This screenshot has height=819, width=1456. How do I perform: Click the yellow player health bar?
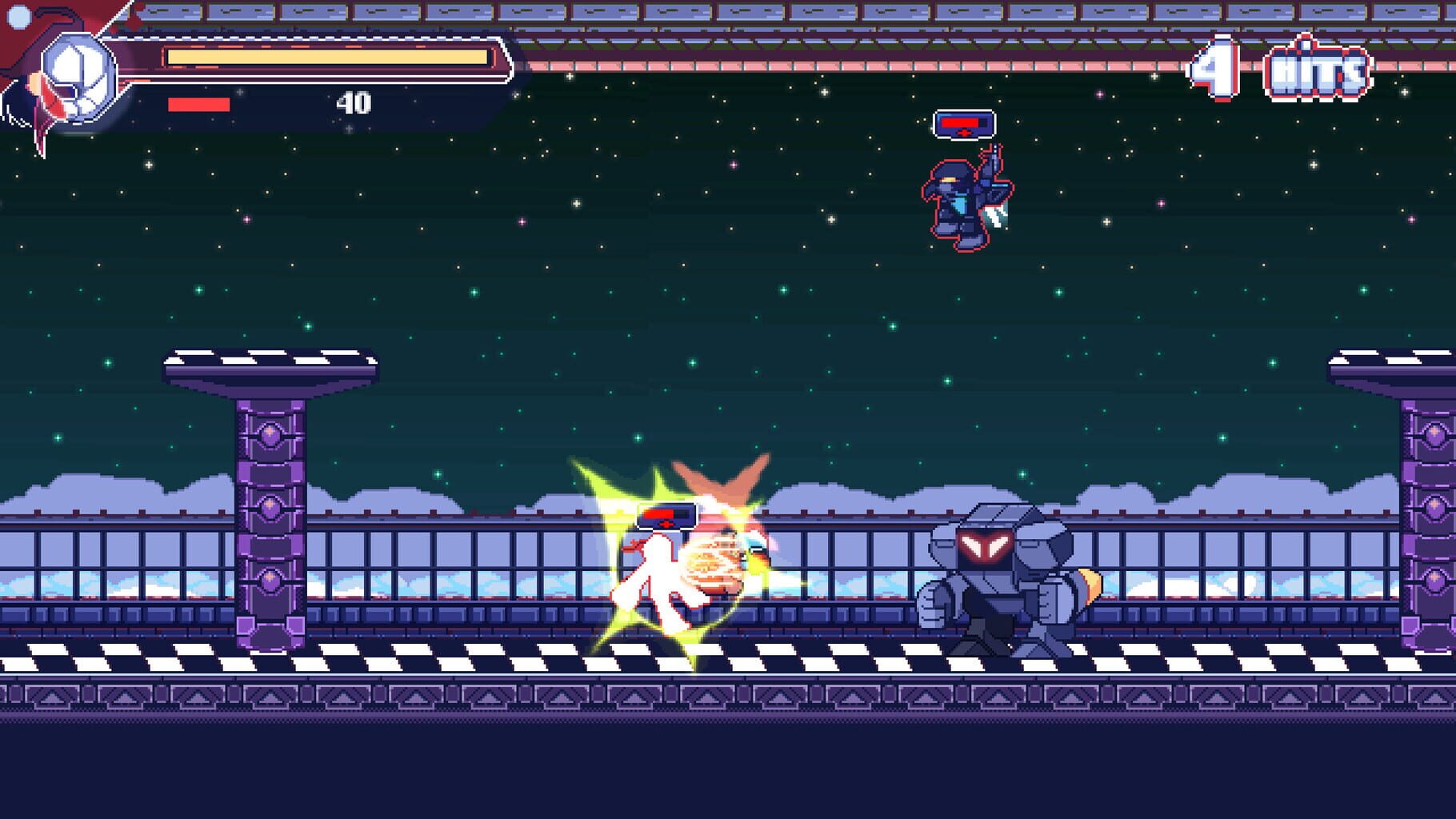click(328, 56)
